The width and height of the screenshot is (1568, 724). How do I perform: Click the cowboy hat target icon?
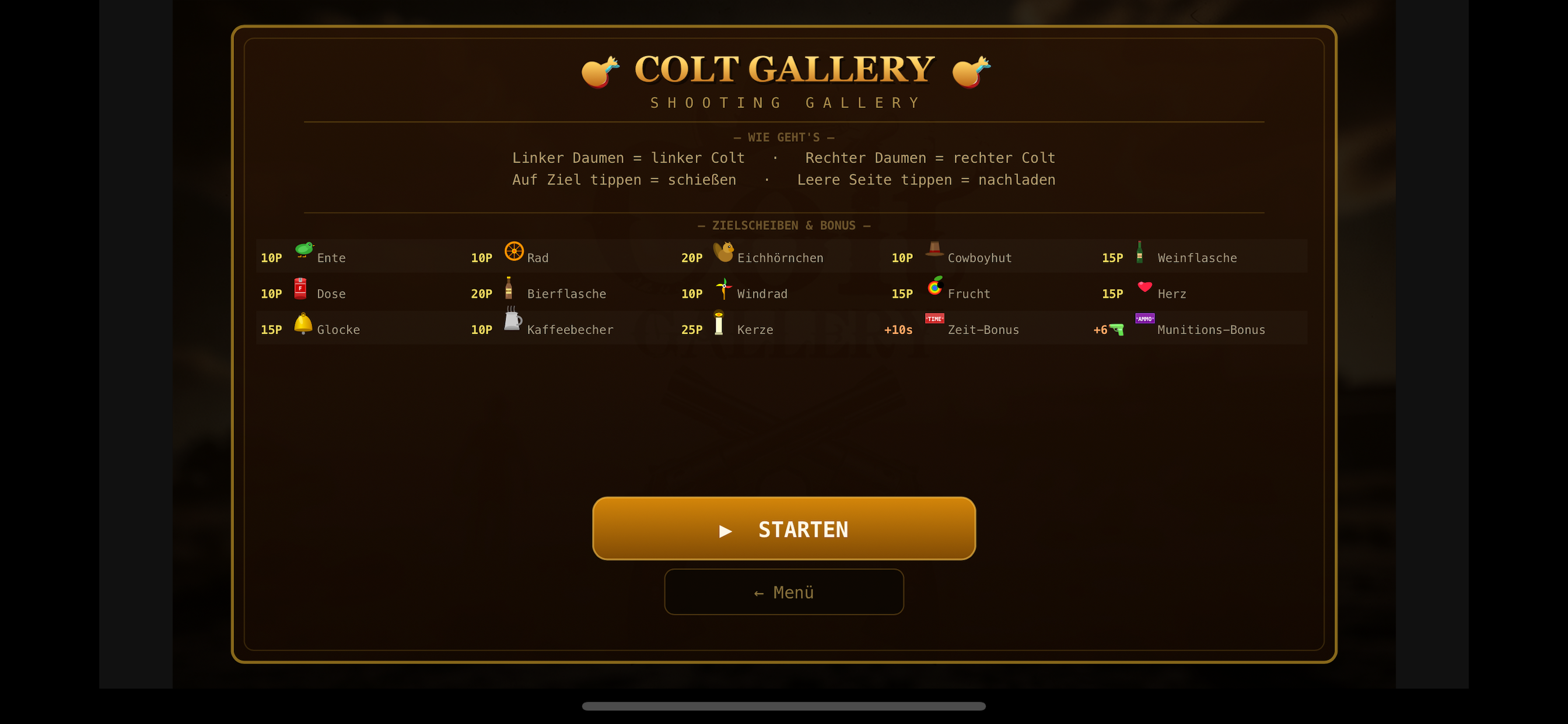[x=935, y=251]
